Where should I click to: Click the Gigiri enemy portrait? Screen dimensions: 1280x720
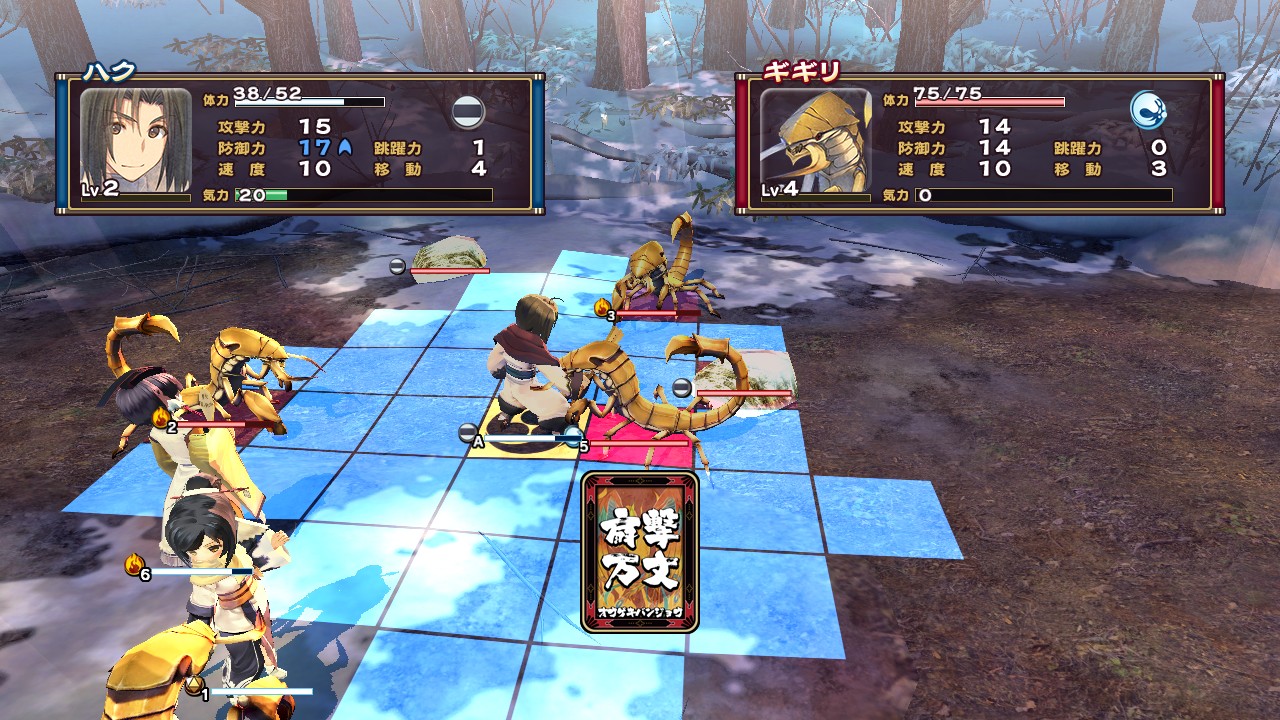[815, 141]
